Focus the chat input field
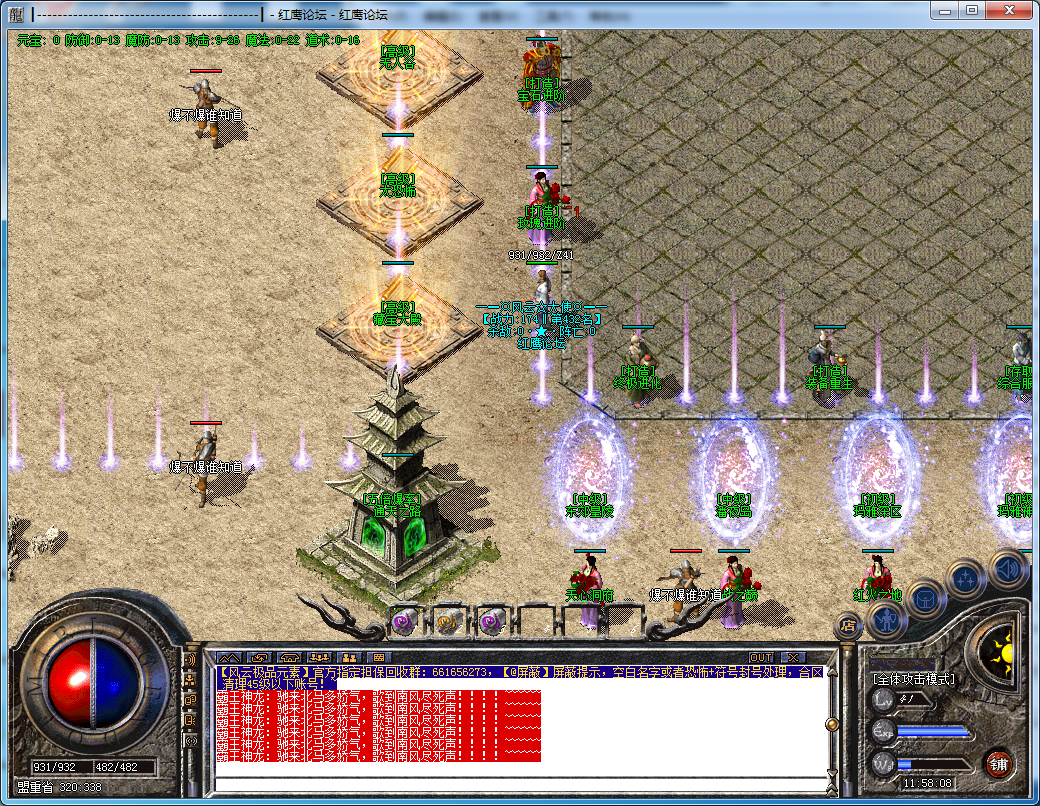Viewport: 1040px width, 806px height. 520,782
